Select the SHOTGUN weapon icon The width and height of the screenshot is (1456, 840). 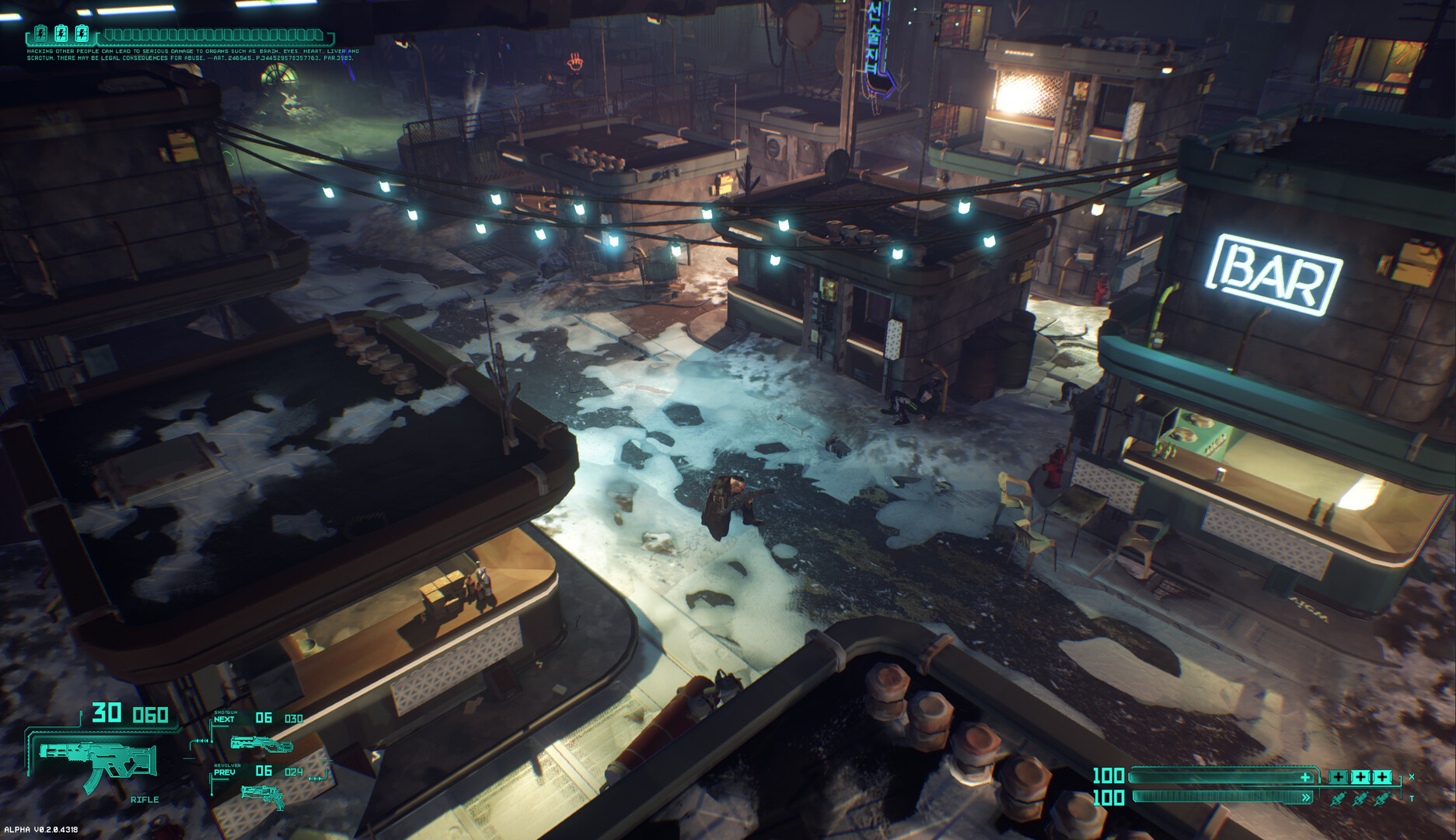tap(262, 744)
